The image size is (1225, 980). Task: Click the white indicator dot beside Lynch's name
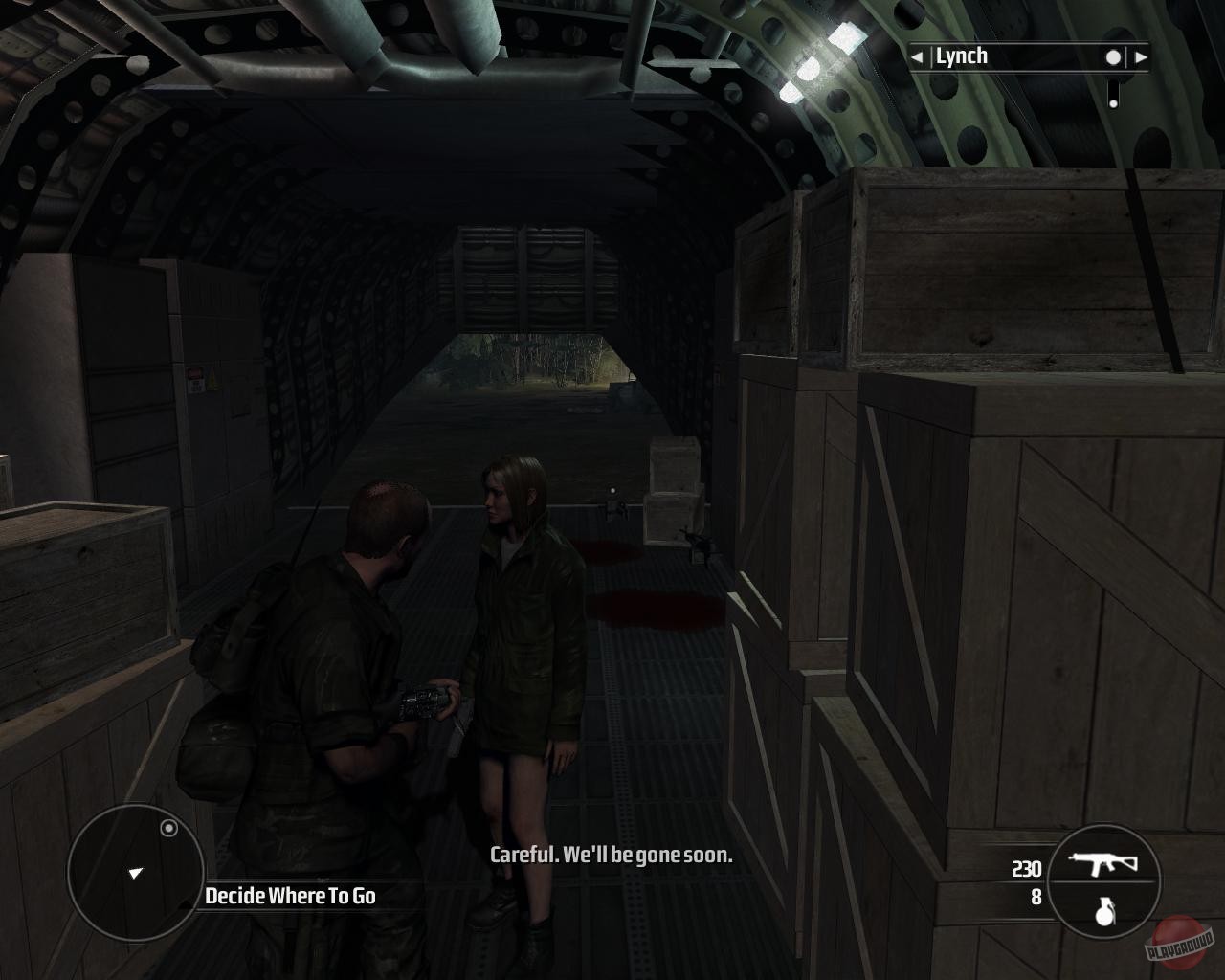click(x=1111, y=56)
